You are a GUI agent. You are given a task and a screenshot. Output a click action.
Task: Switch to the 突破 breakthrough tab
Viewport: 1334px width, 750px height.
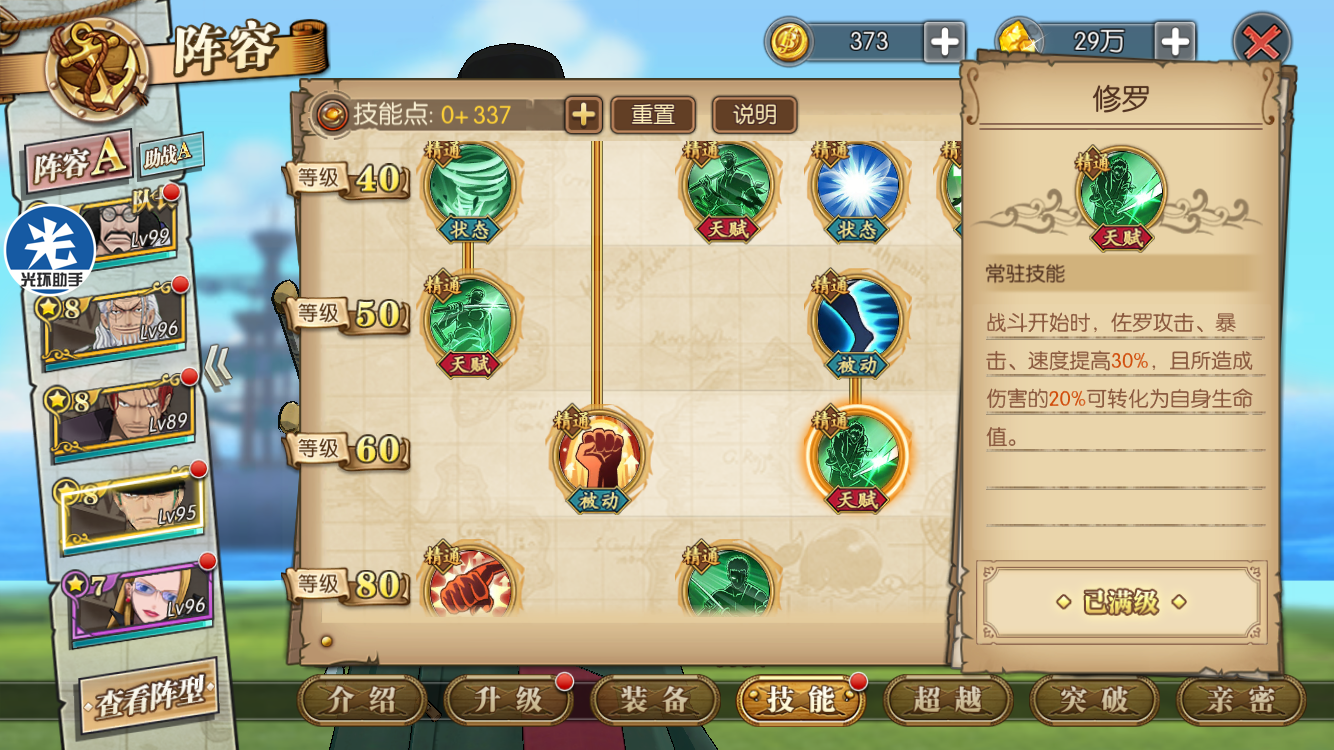tap(1093, 700)
